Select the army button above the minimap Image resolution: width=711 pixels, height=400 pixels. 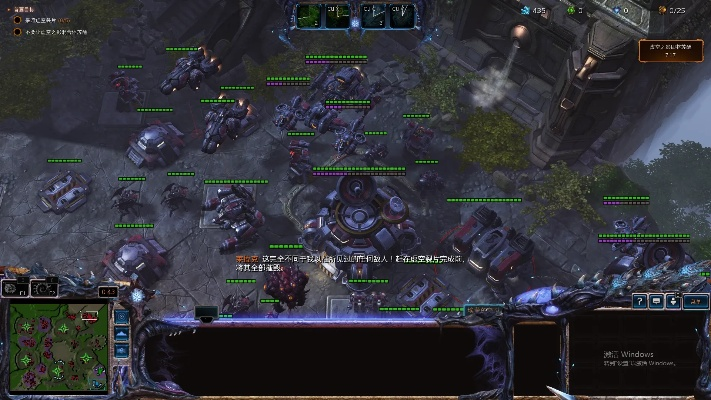42,288
